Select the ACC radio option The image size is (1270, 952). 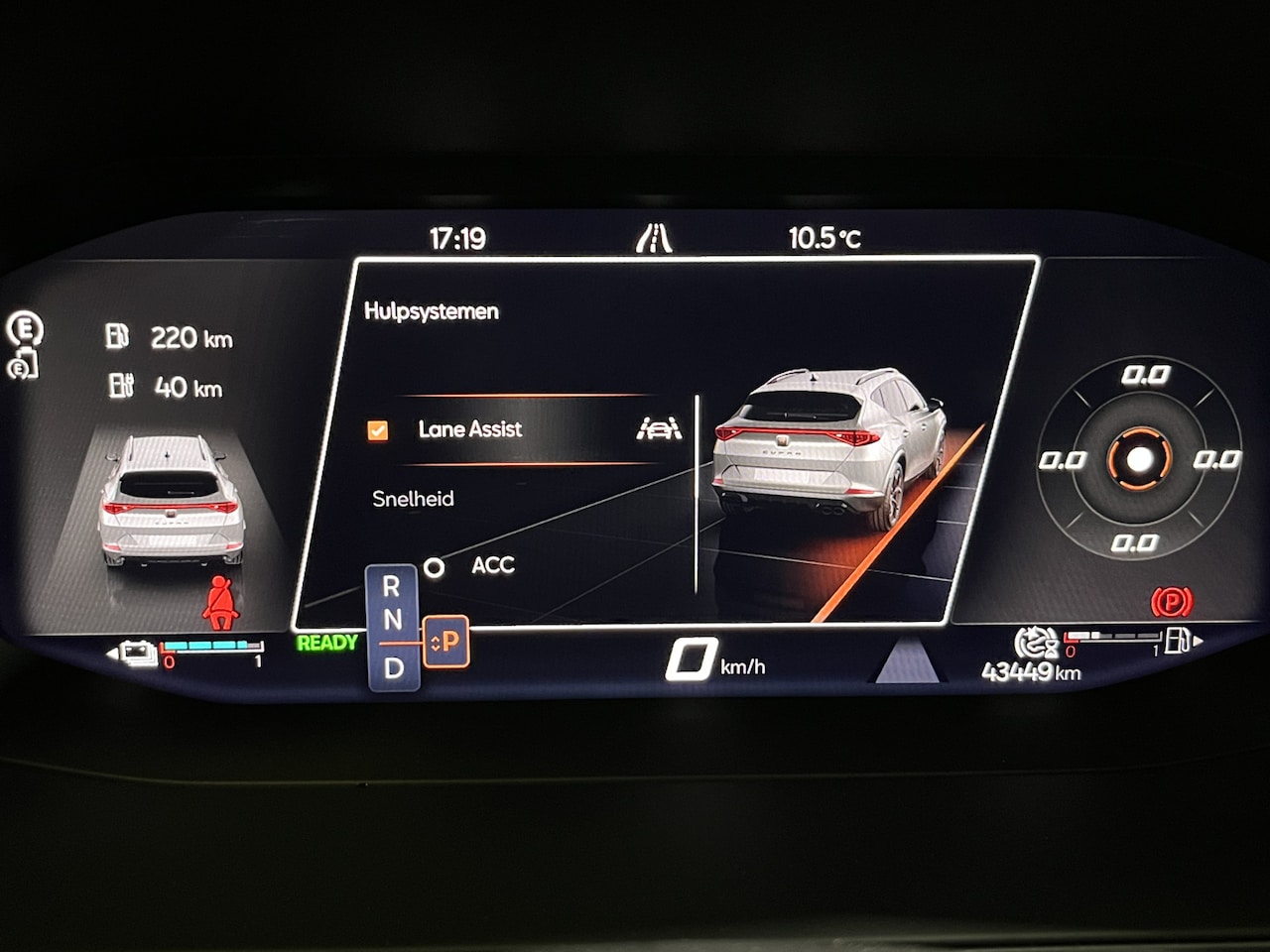[x=435, y=568]
